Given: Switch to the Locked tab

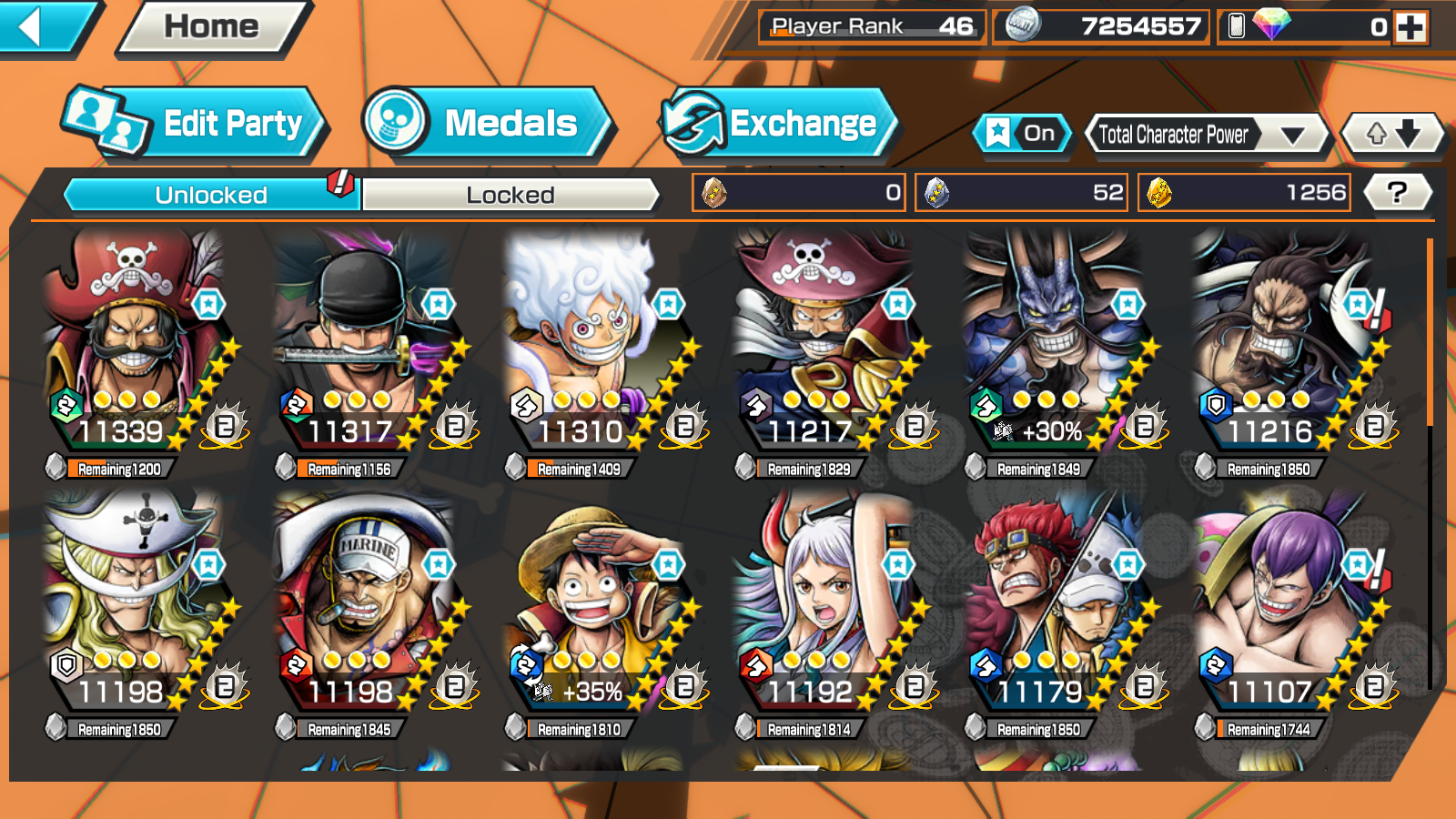Looking at the screenshot, I should point(510,195).
